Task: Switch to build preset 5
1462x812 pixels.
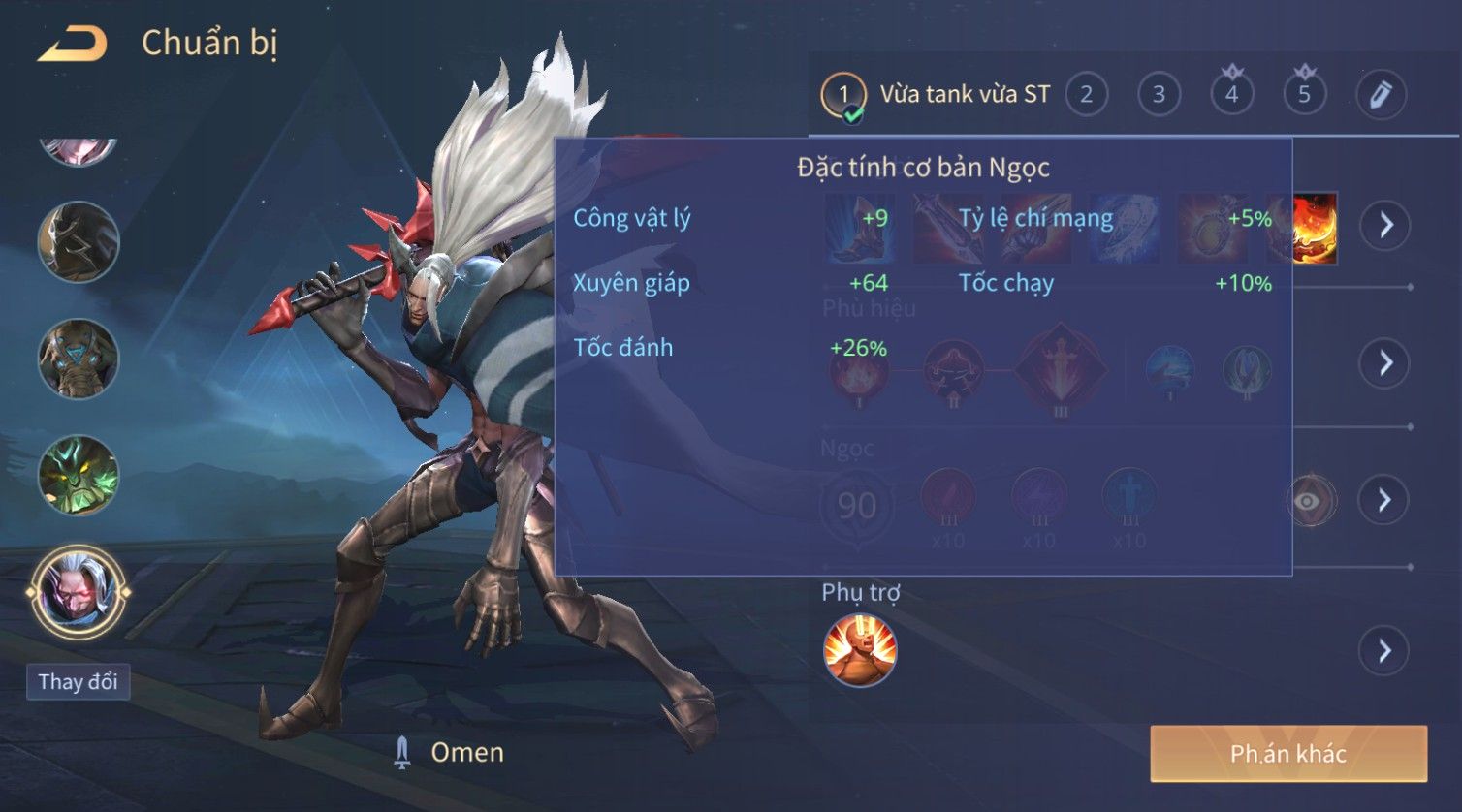Action: [1304, 95]
